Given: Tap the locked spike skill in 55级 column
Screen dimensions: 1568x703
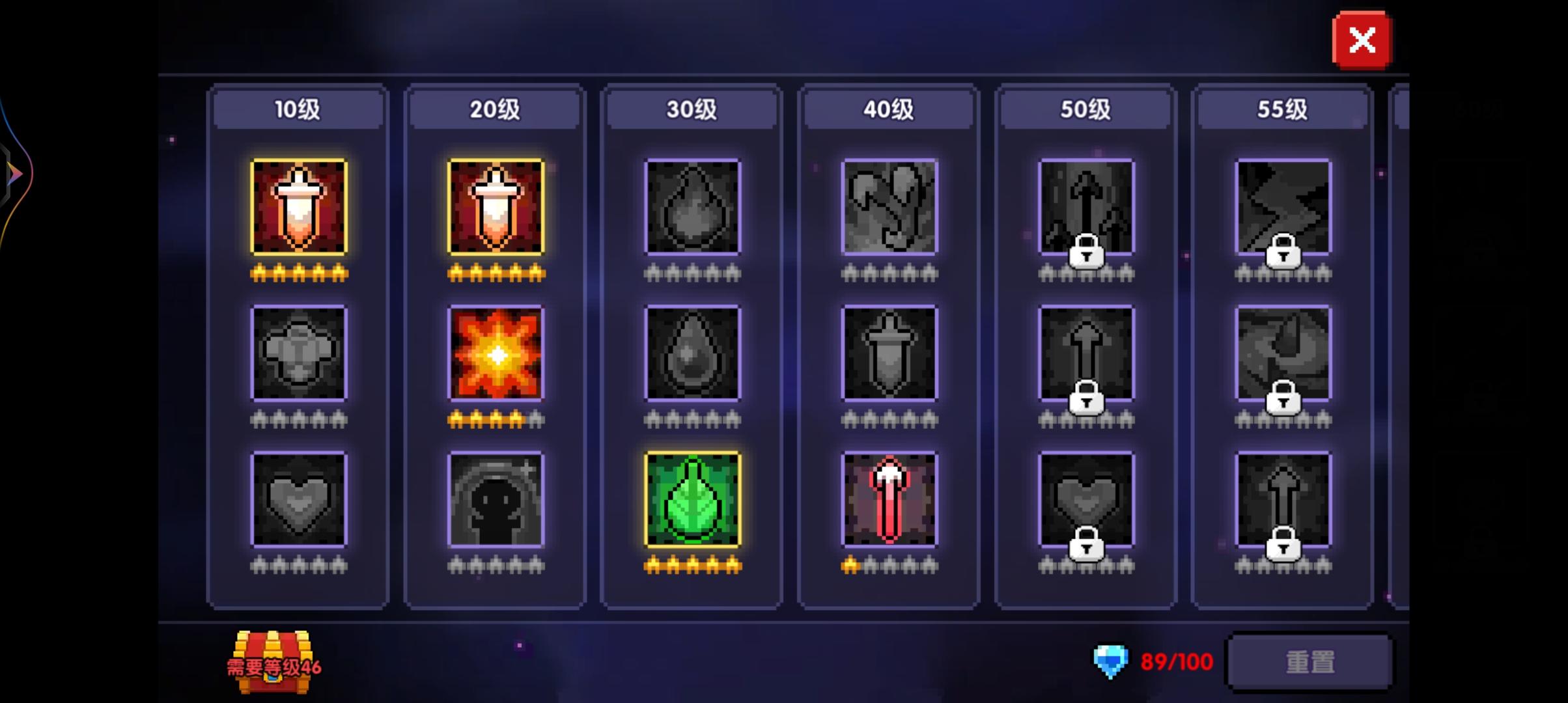Looking at the screenshot, I should 1281,354.
